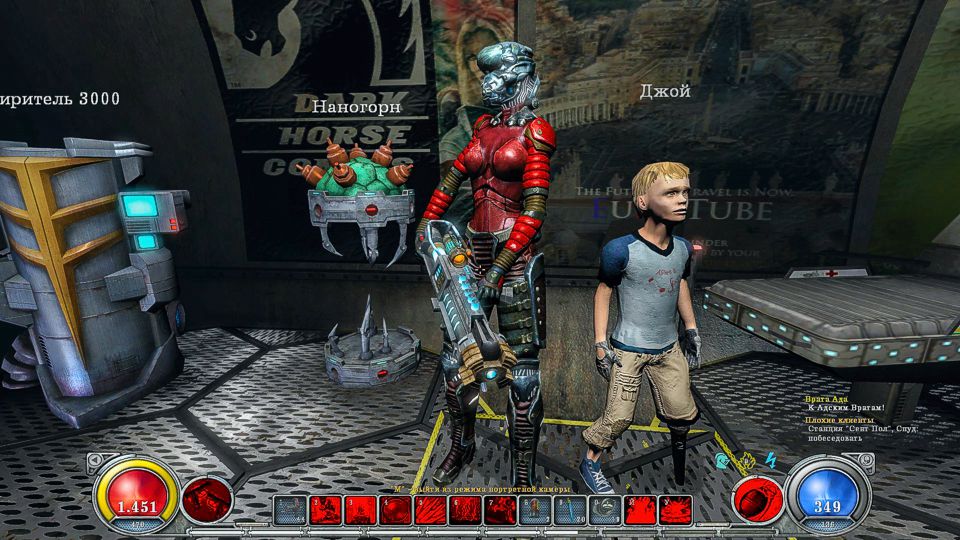Activate the grenade skill orb
Screen dimensions: 960x540
click(758, 498)
